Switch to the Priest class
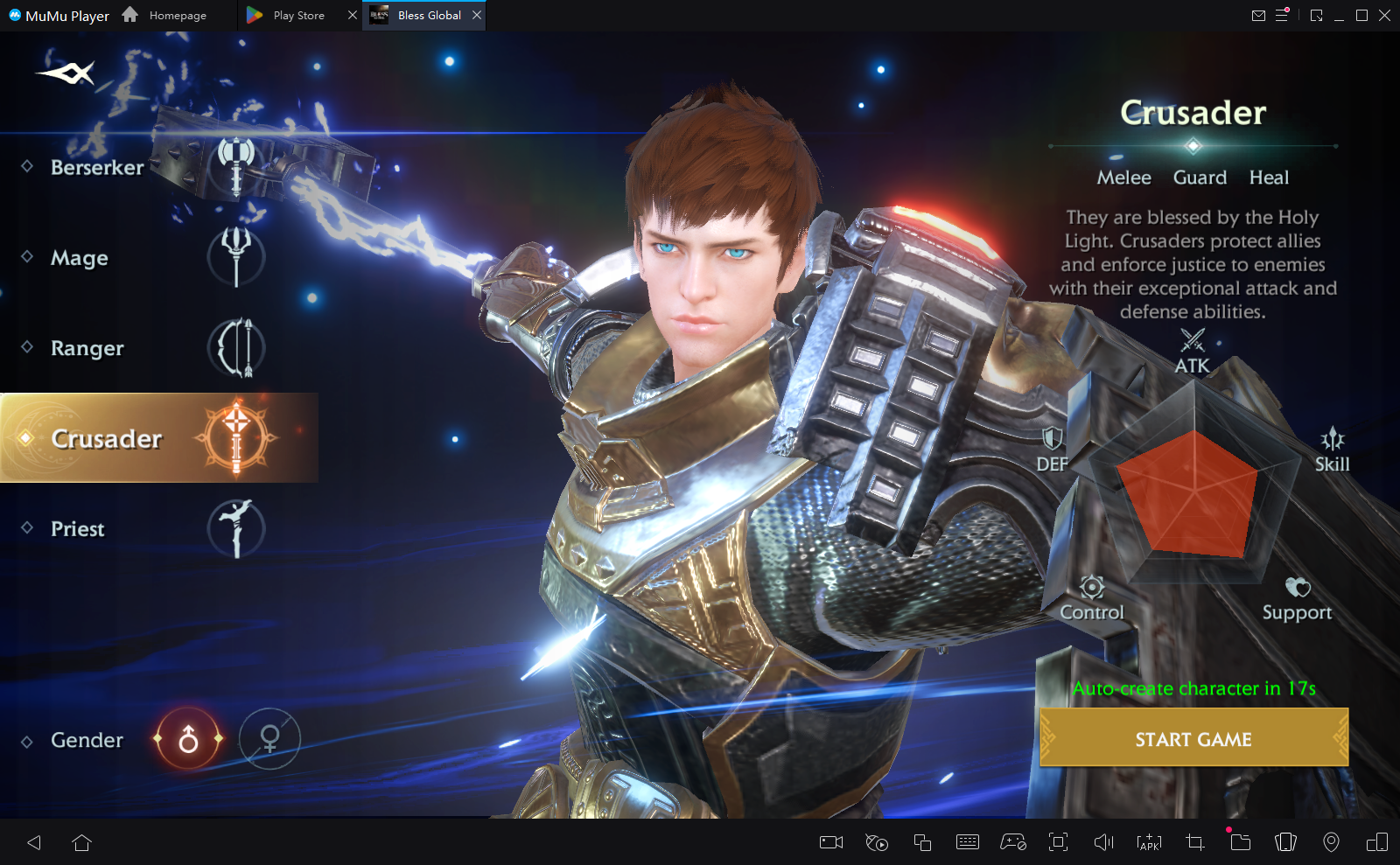This screenshot has height=865, width=1400. tap(79, 529)
